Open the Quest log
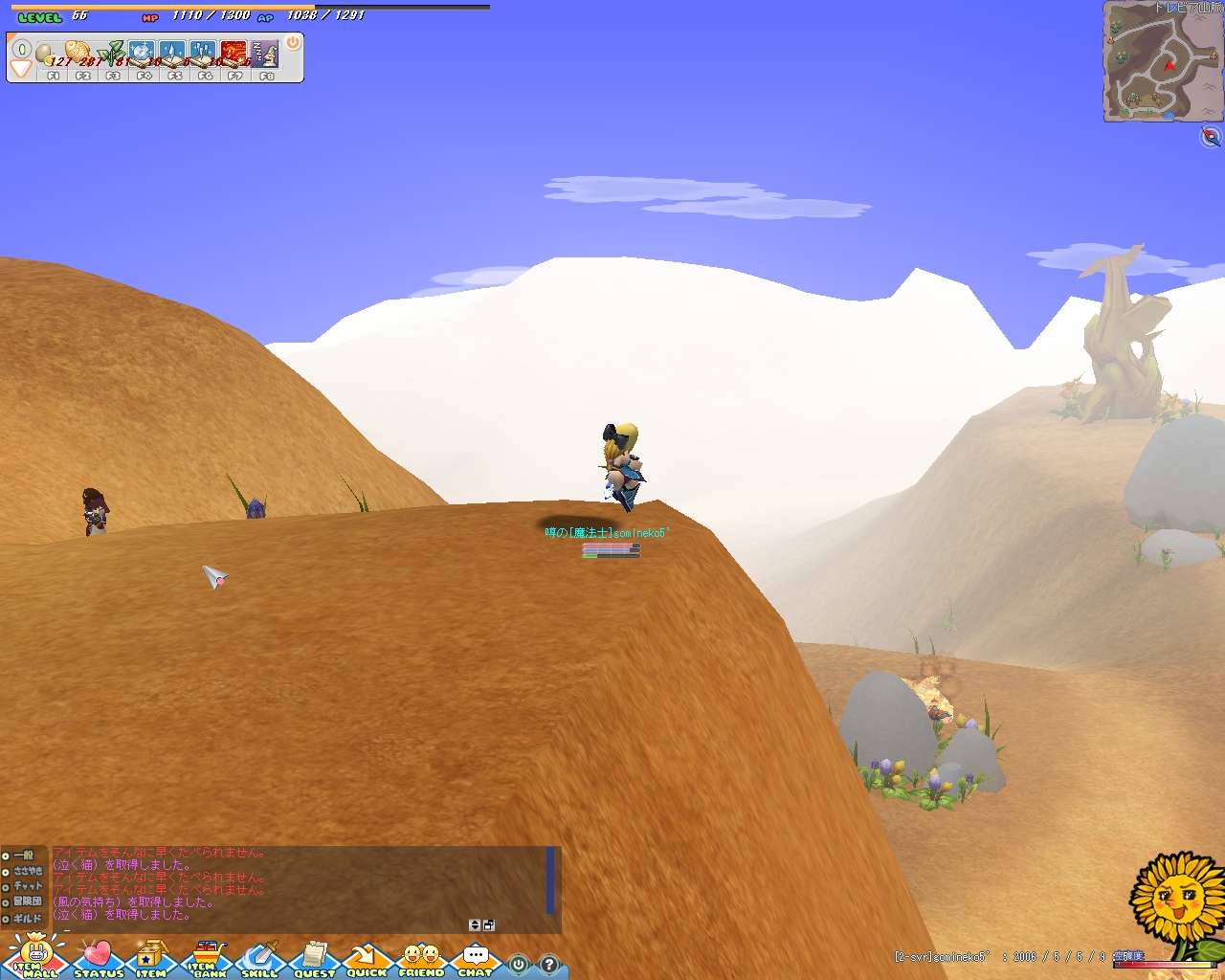 (314, 959)
